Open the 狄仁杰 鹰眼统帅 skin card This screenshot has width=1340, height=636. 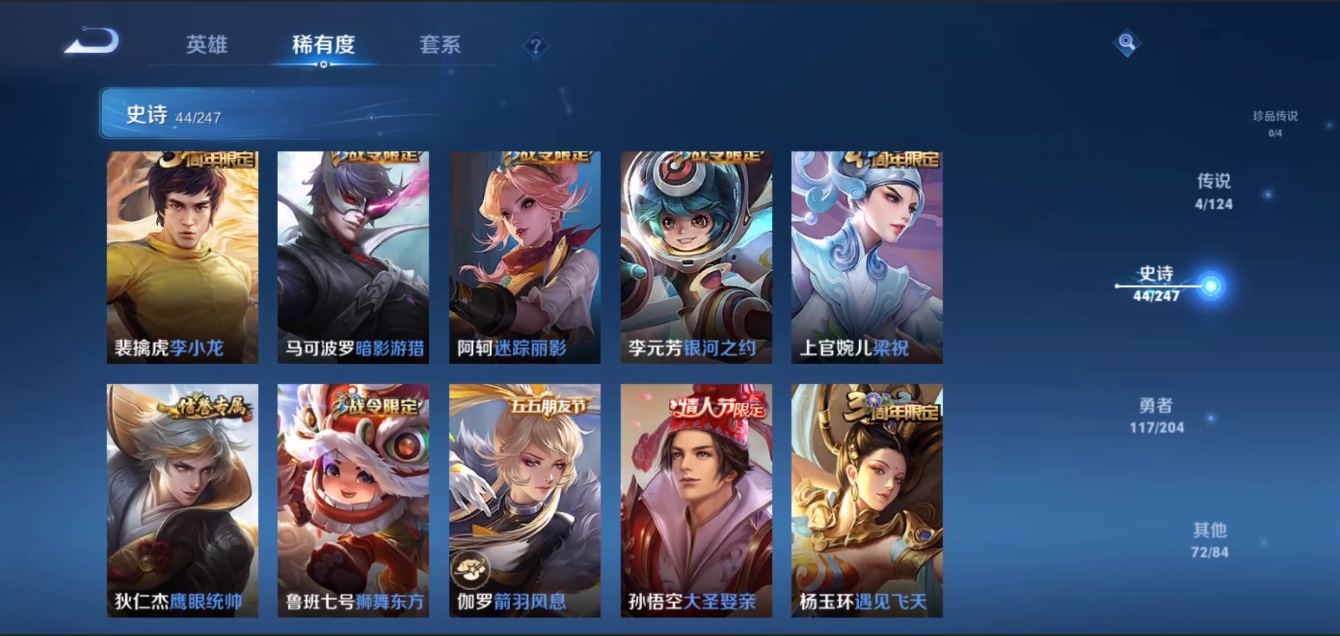(182, 500)
